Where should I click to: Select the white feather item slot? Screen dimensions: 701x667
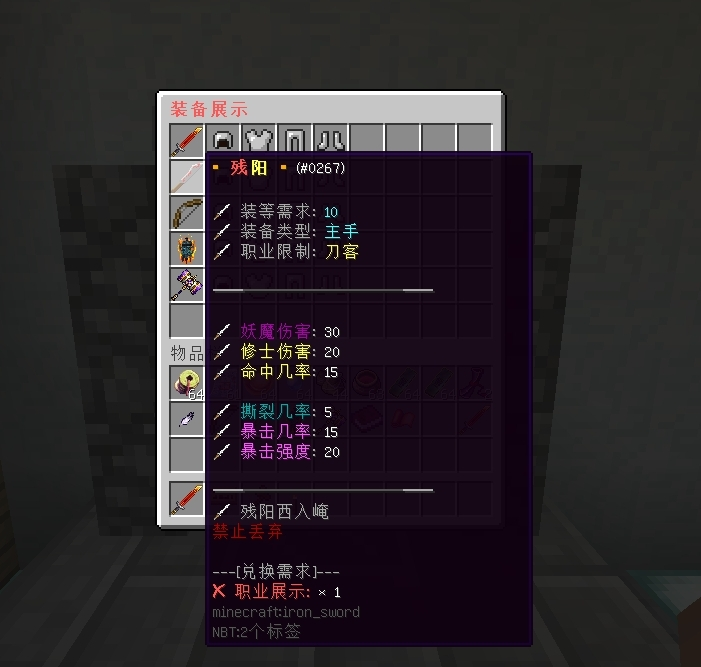187,419
